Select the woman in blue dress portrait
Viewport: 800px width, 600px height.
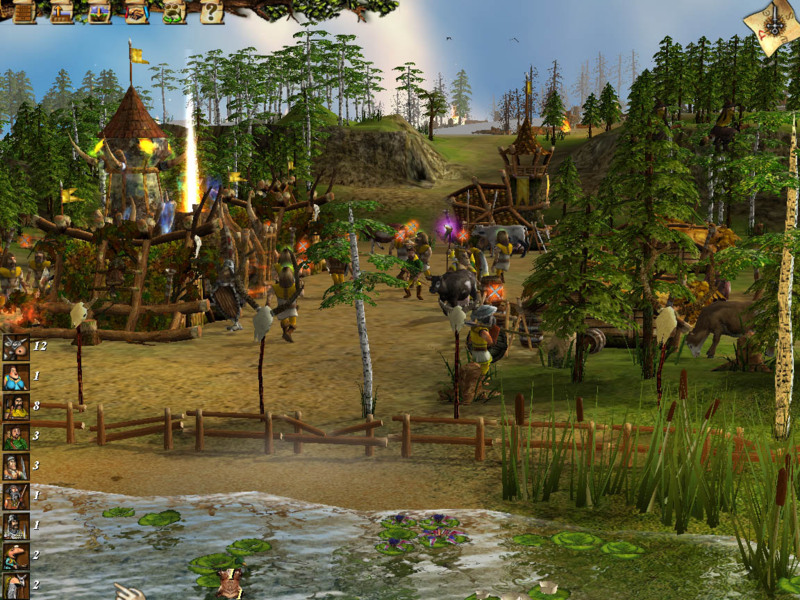(x=15, y=378)
